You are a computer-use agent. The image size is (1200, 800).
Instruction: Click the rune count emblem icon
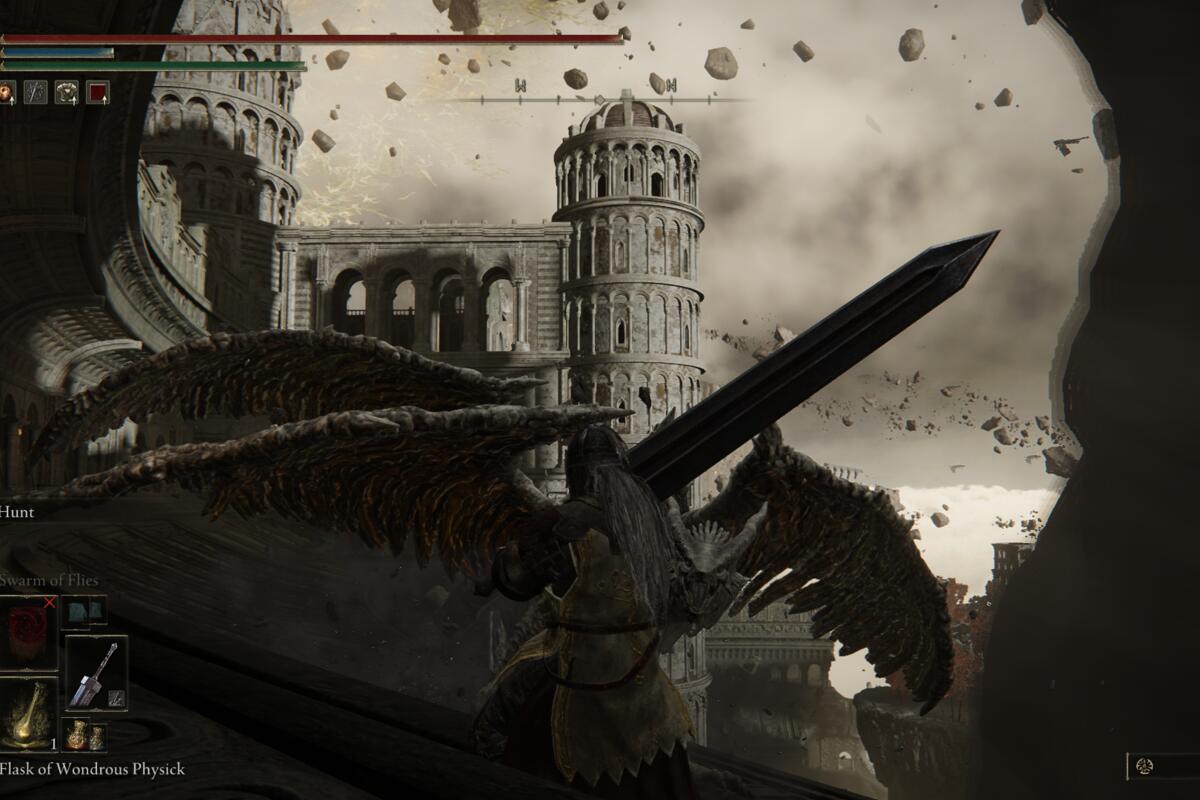(1145, 766)
